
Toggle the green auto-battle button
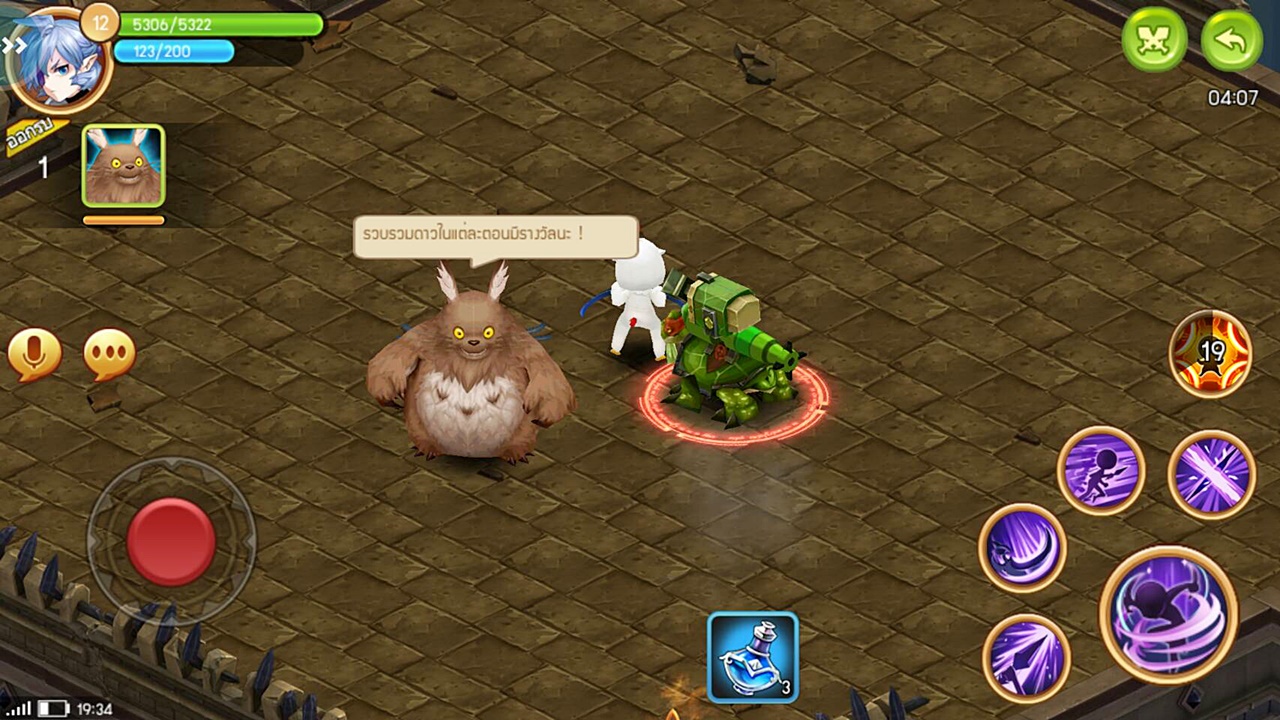[1155, 40]
